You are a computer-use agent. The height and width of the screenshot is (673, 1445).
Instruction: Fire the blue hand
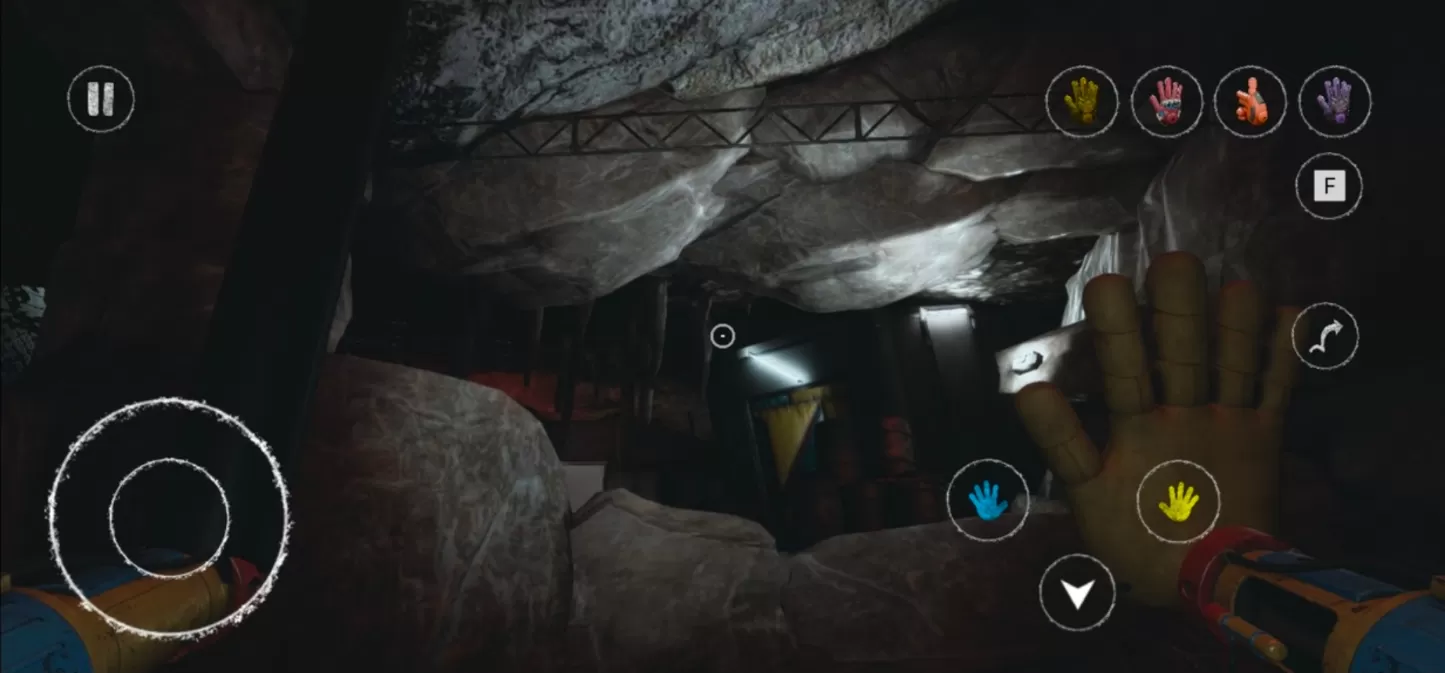click(x=988, y=500)
